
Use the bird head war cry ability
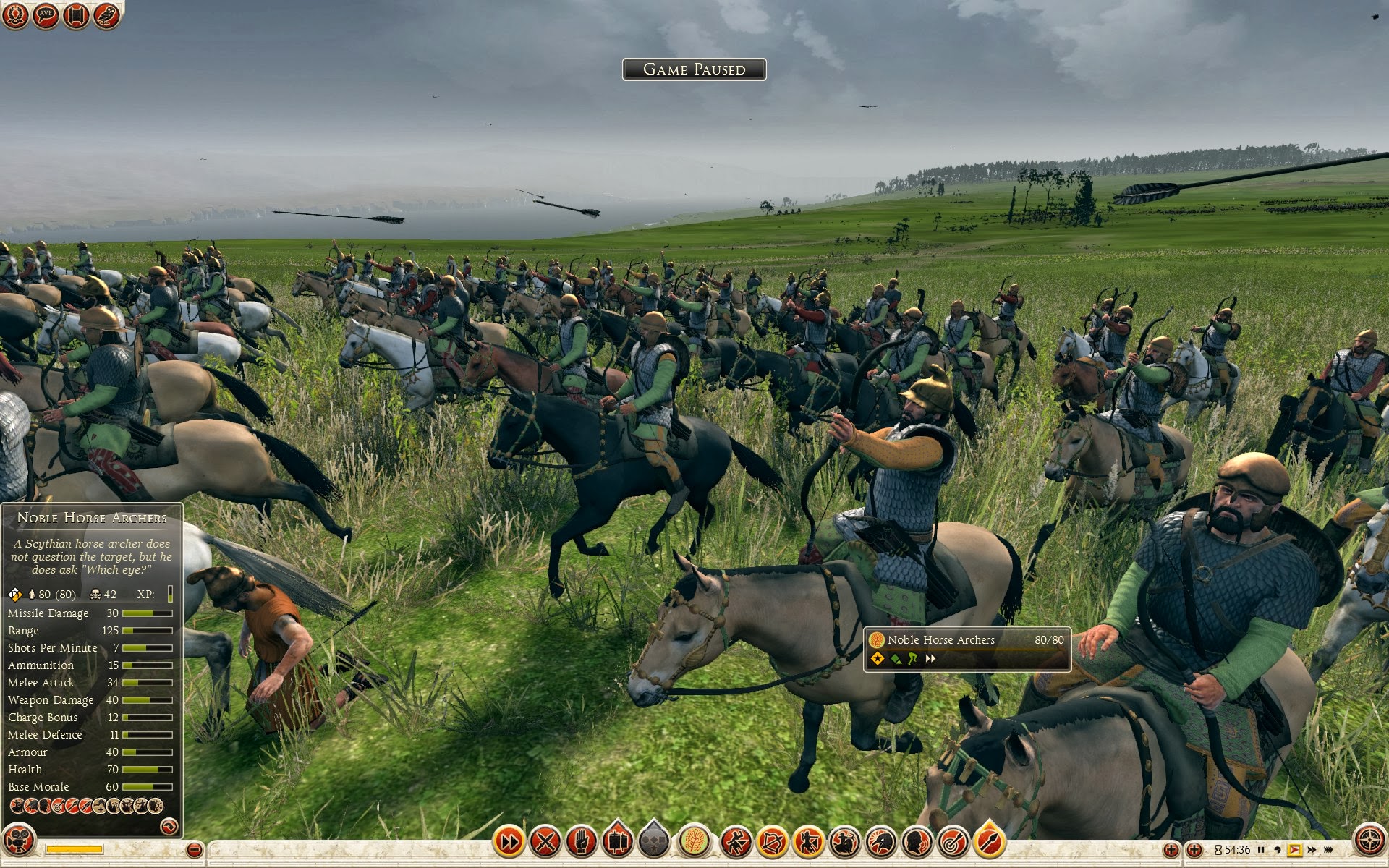point(880,841)
